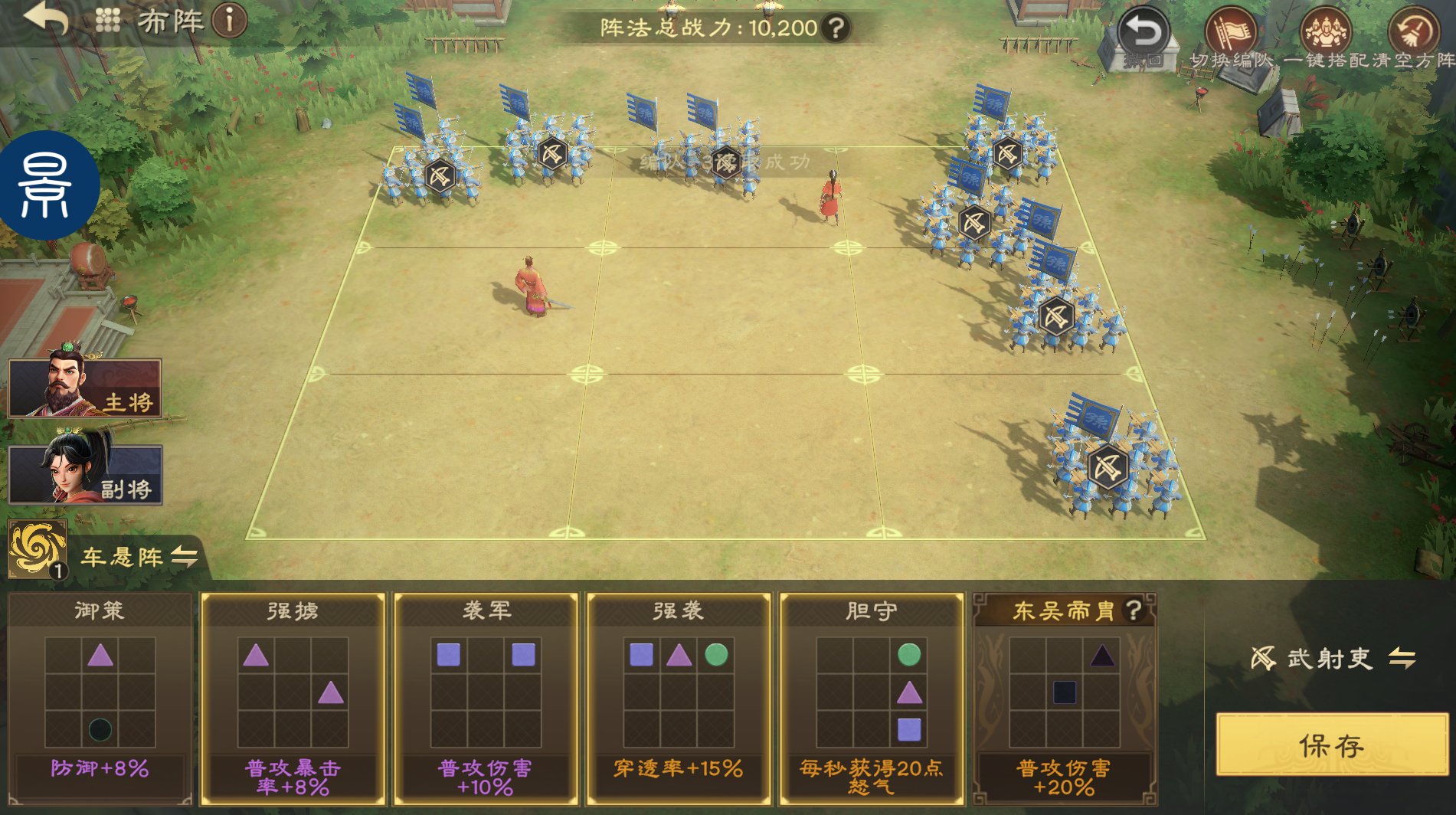Click the blue 景 round badge

(47, 185)
